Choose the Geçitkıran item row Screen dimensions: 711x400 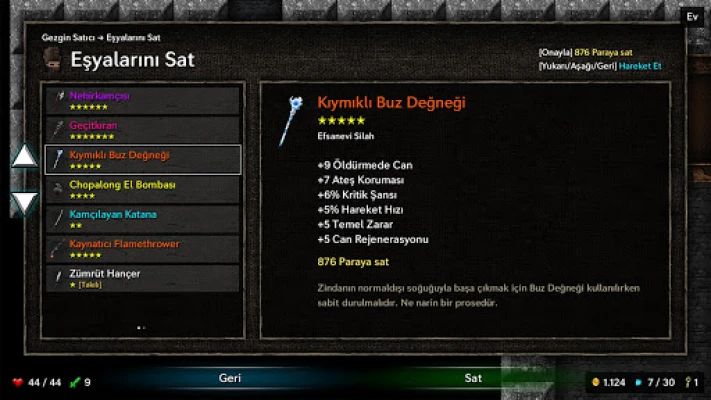[143, 130]
